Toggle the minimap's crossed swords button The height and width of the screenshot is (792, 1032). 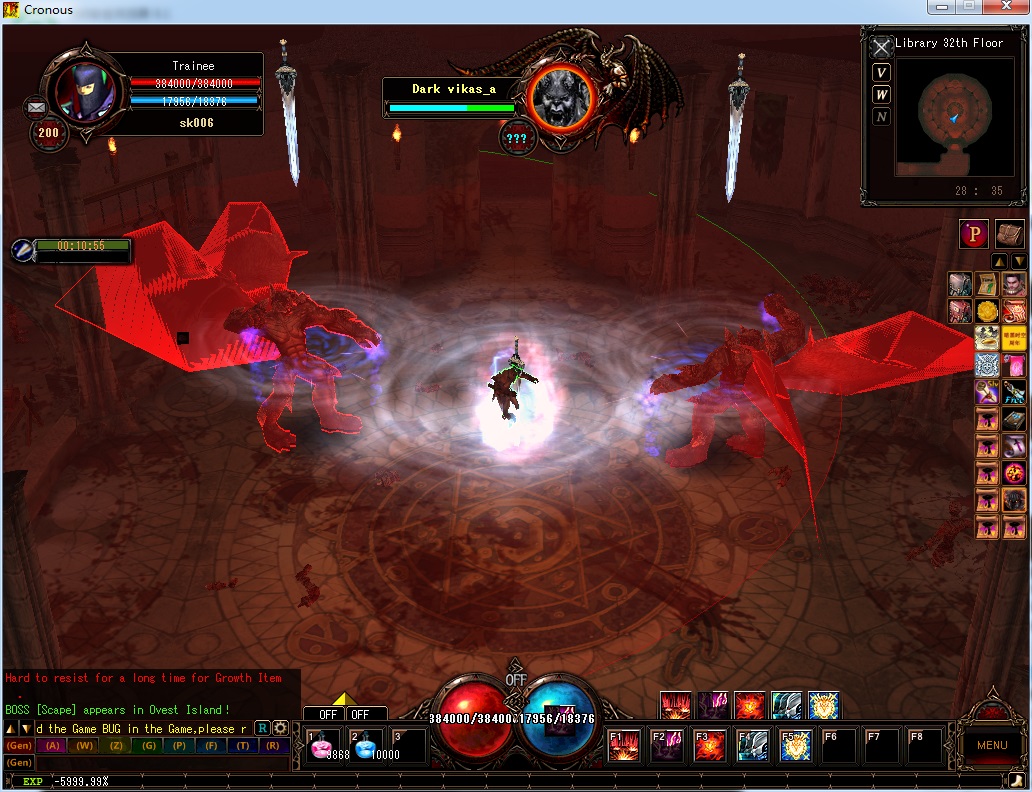tap(881, 47)
